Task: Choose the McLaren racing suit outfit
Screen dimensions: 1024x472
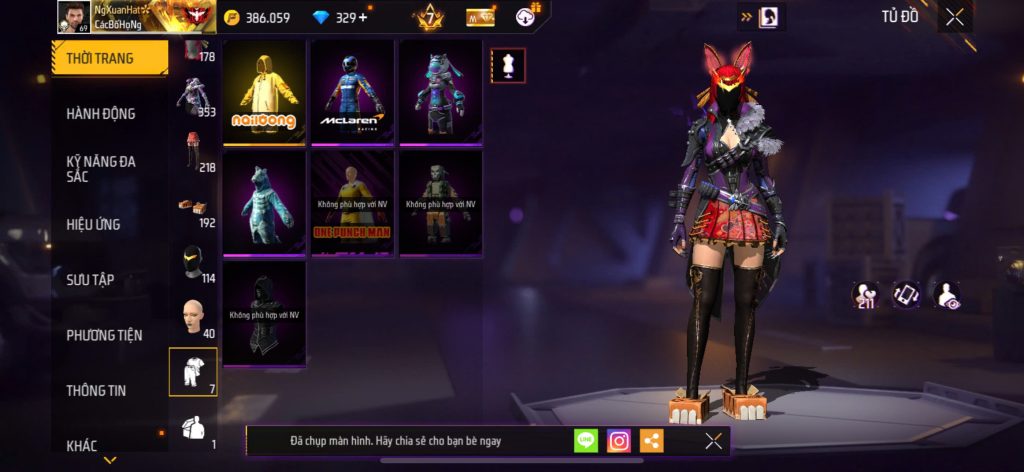Action: 353,92
